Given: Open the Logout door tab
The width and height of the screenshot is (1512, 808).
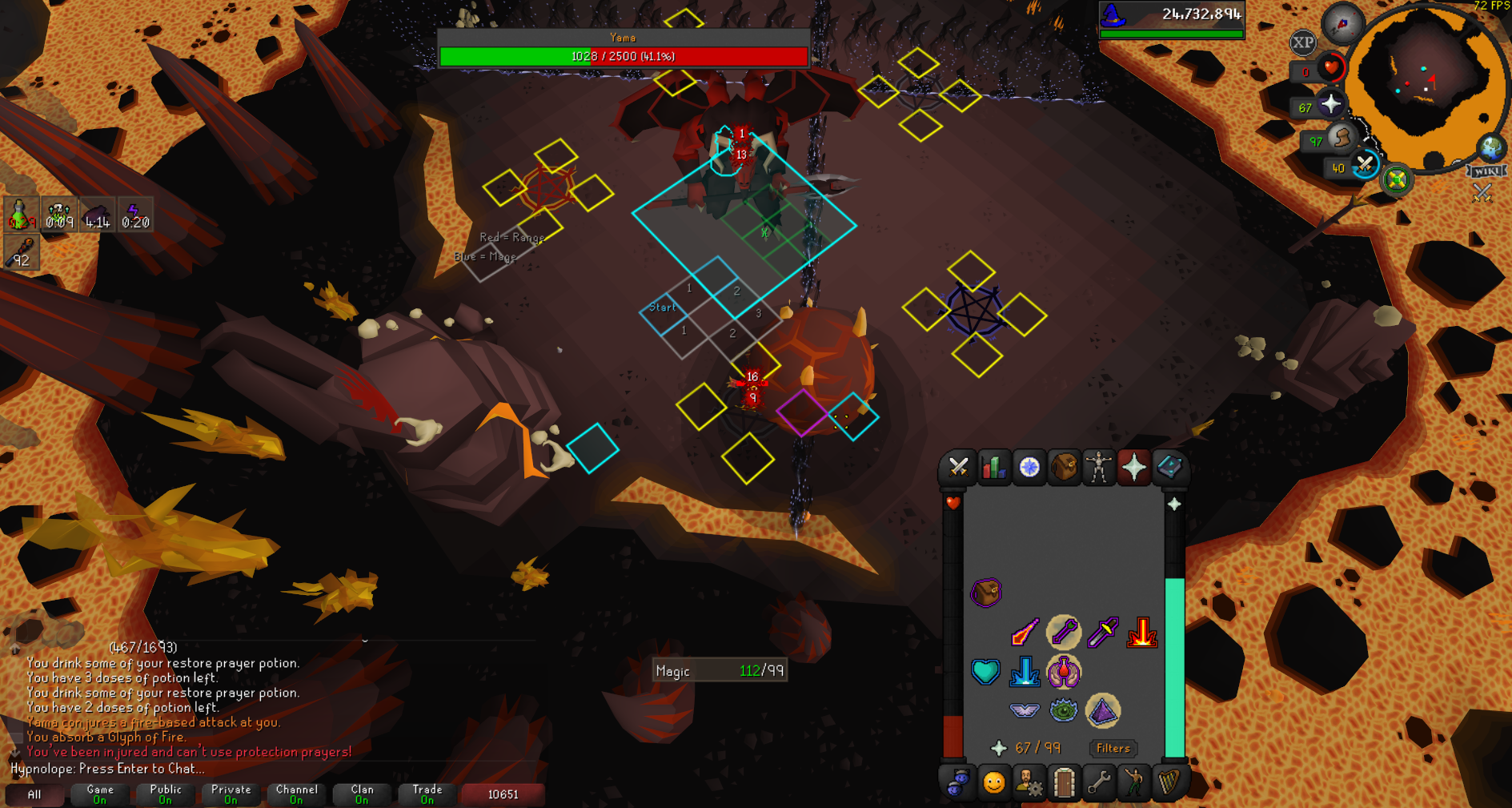Looking at the screenshot, I should [1064, 782].
